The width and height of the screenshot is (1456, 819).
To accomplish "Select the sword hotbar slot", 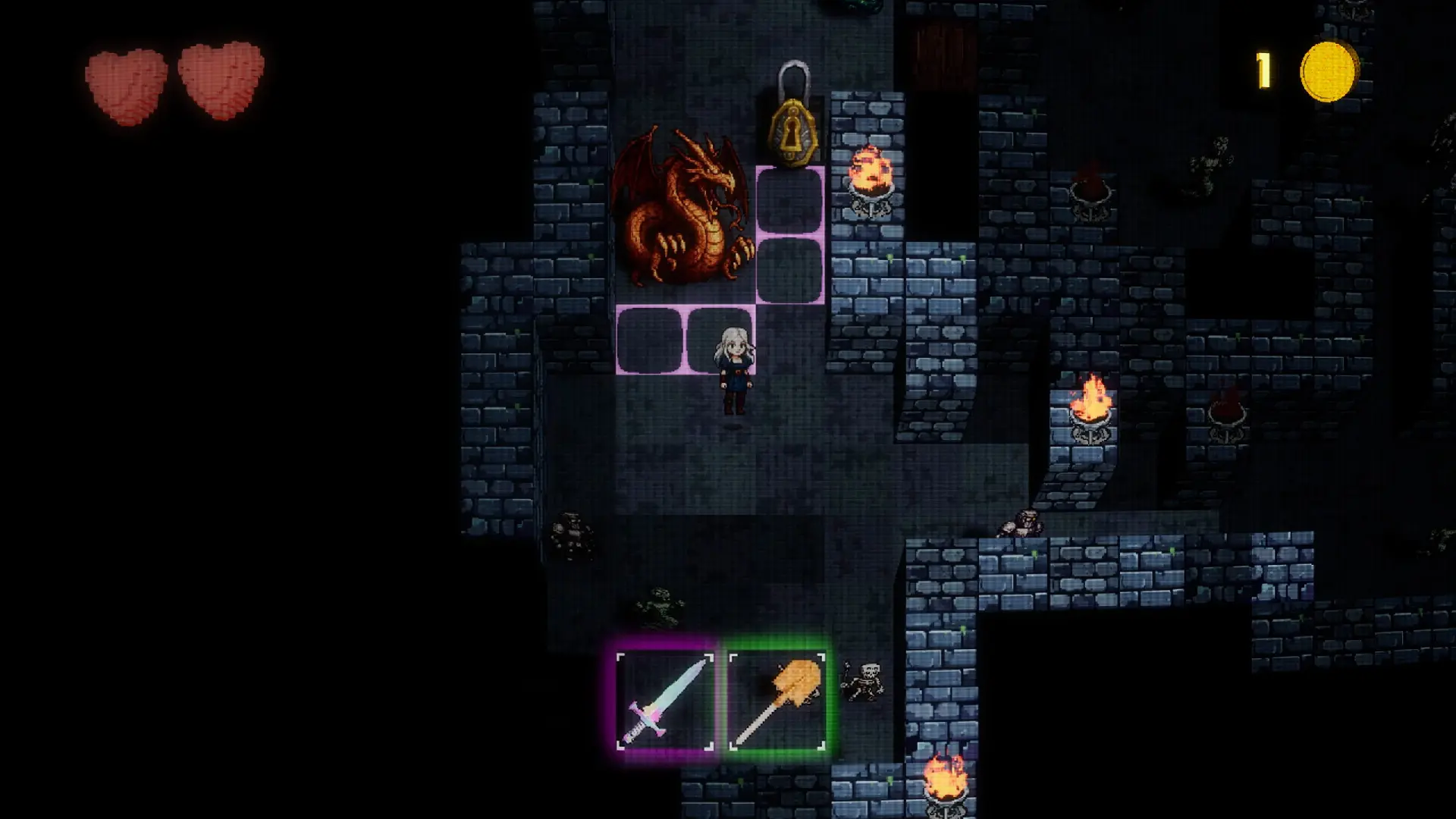I will 665,701.
